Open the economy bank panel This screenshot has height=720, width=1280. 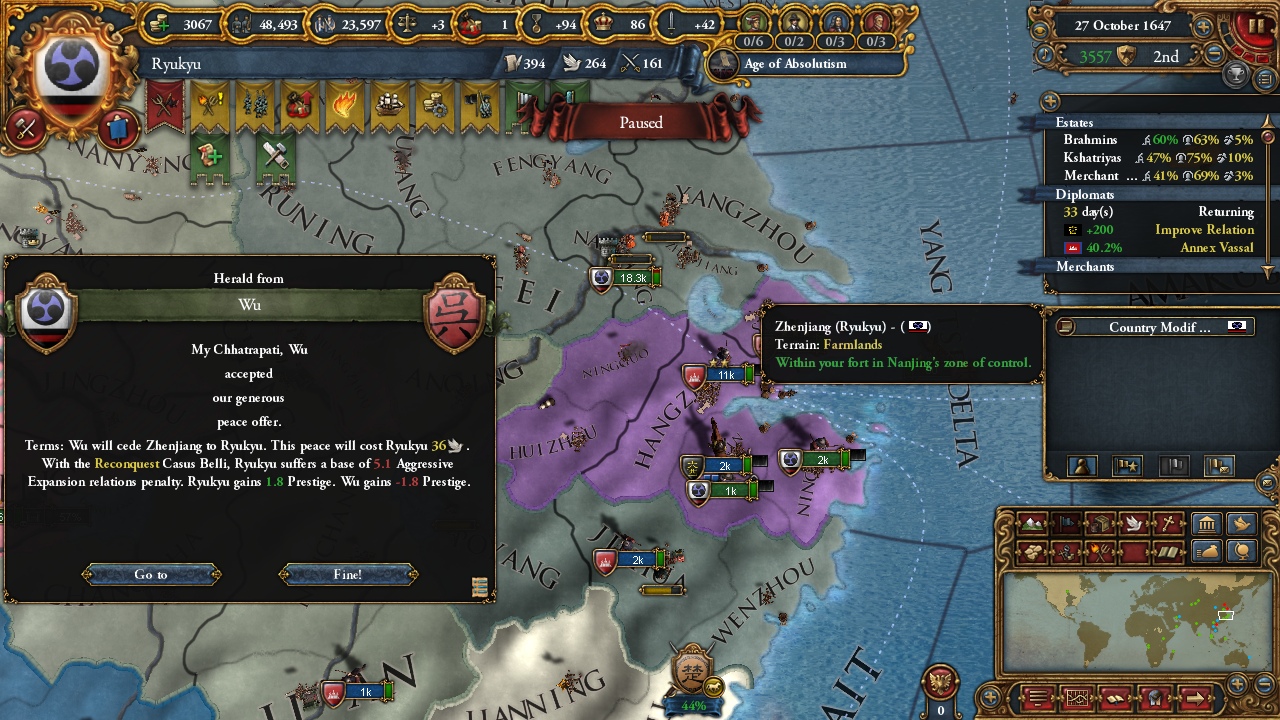pos(1206,524)
